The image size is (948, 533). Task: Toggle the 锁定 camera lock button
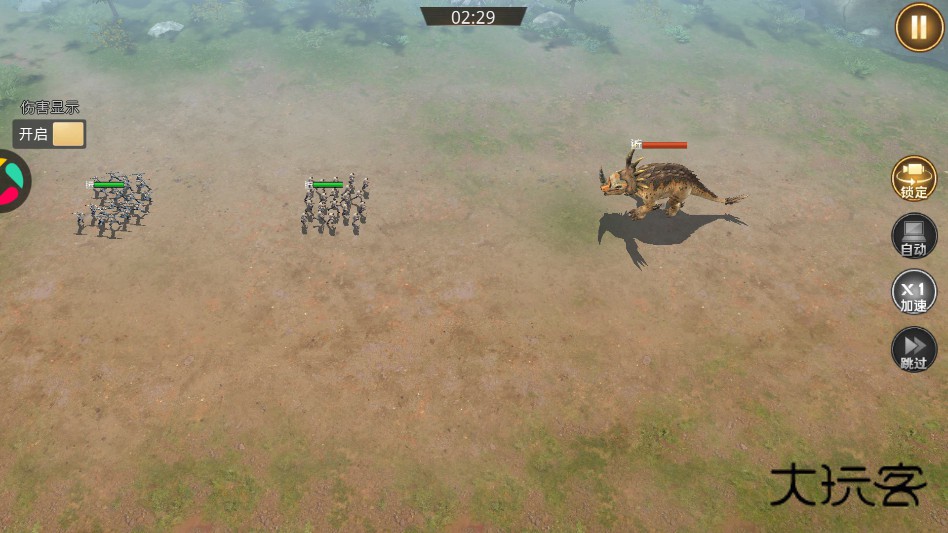coord(913,178)
